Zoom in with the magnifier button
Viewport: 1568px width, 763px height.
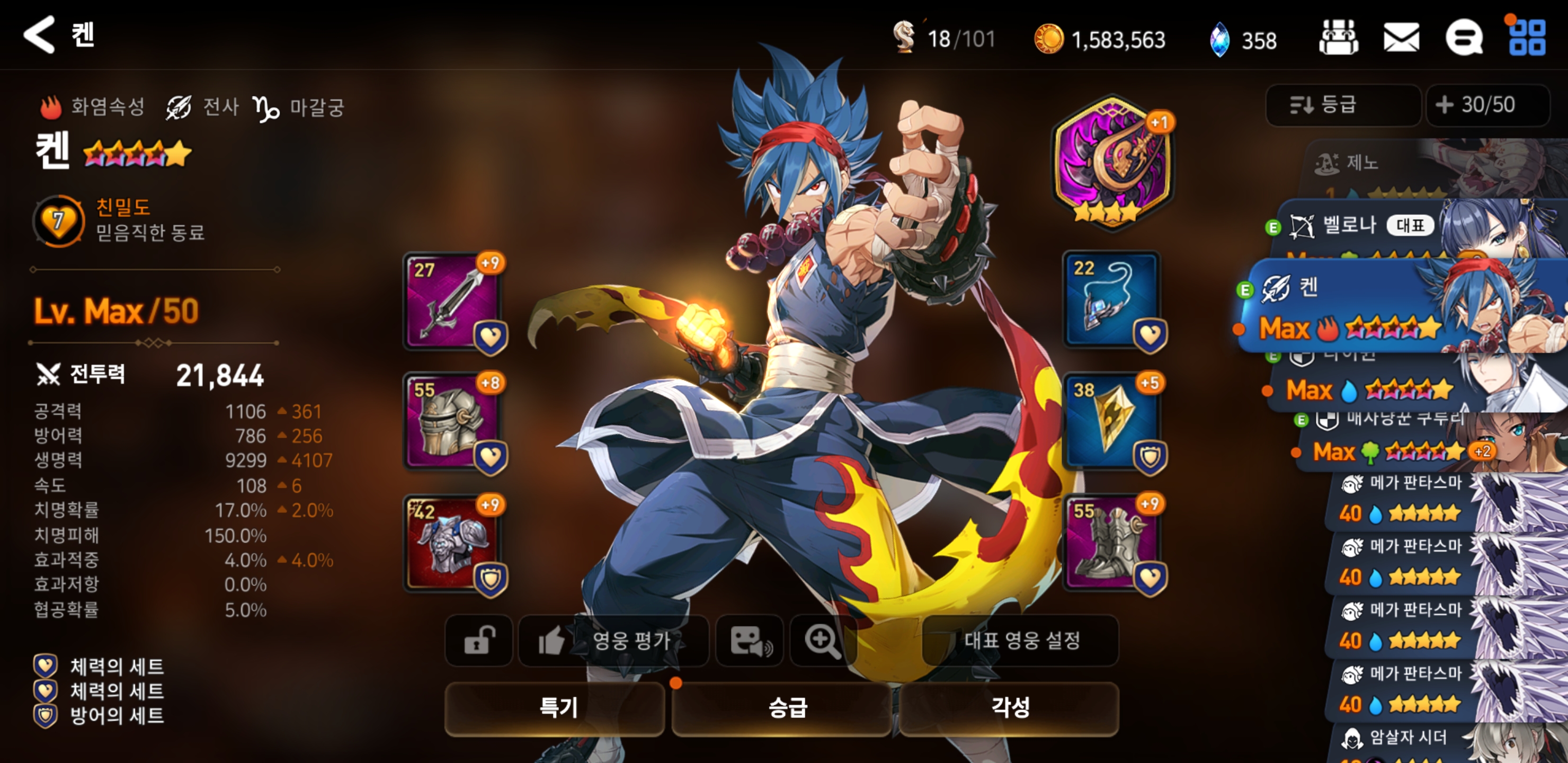pyautogui.click(x=822, y=640)
